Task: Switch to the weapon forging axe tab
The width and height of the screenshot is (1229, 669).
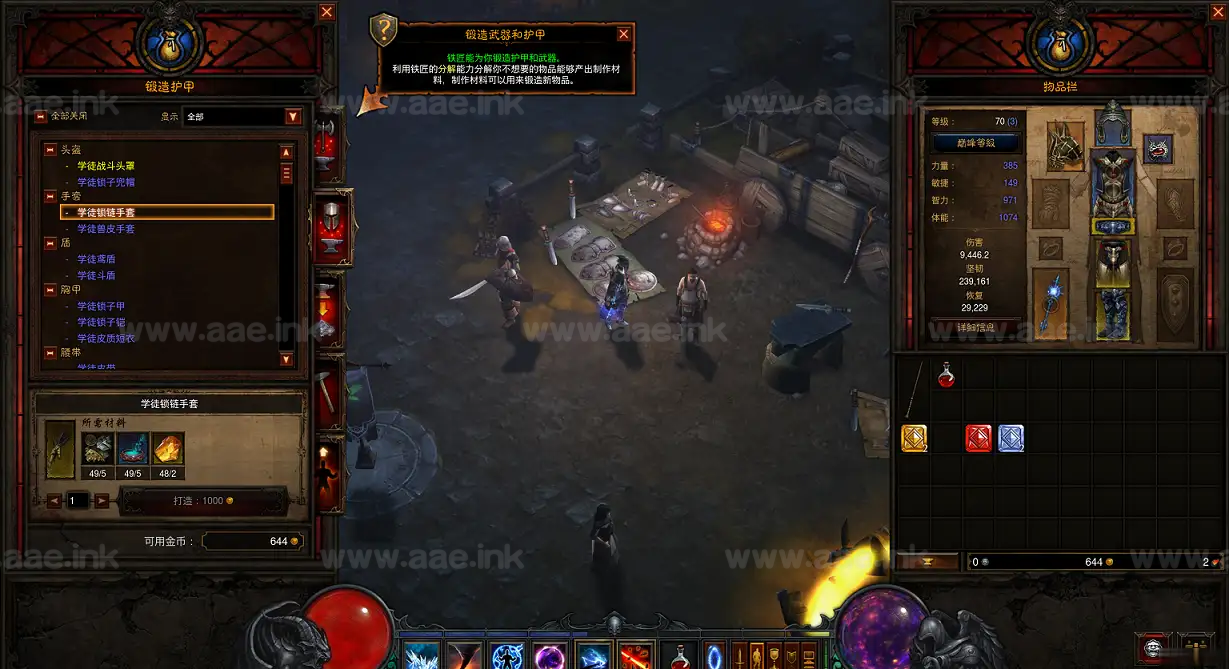Action: pos(328,140)
